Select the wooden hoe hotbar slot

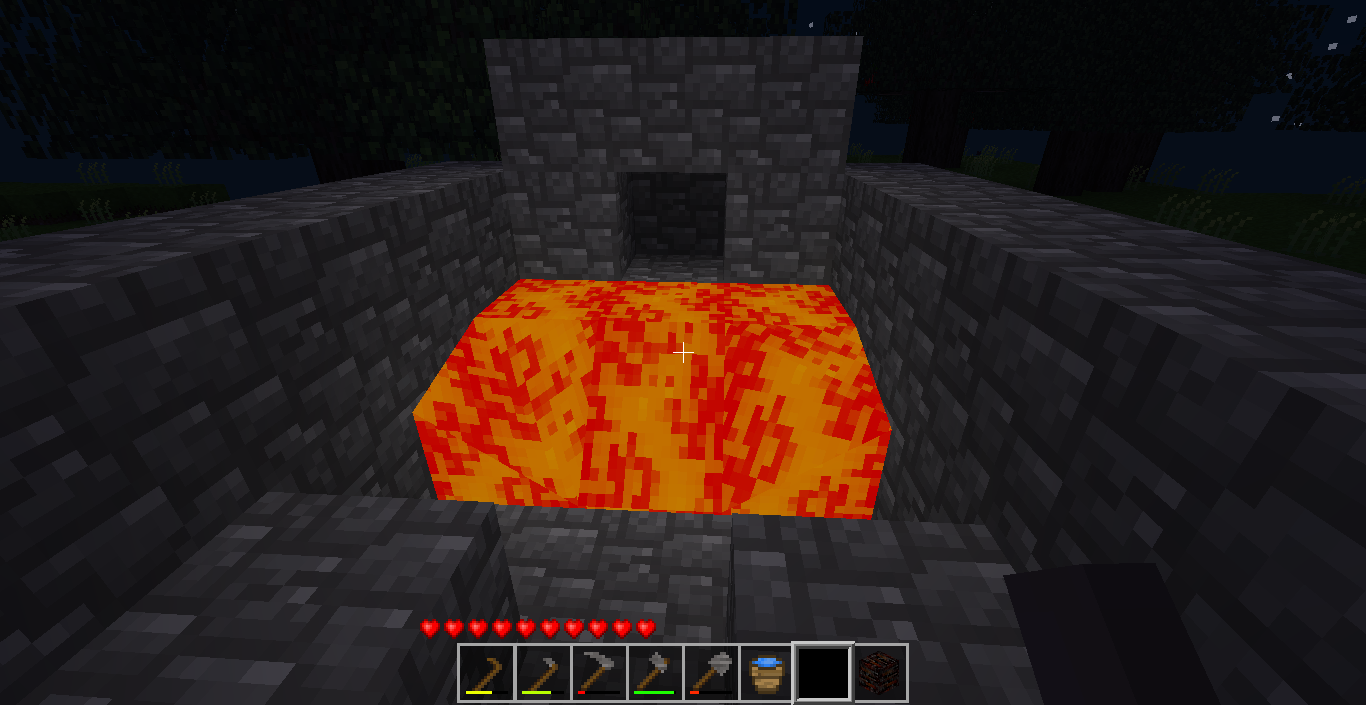(x=487, y=672)
